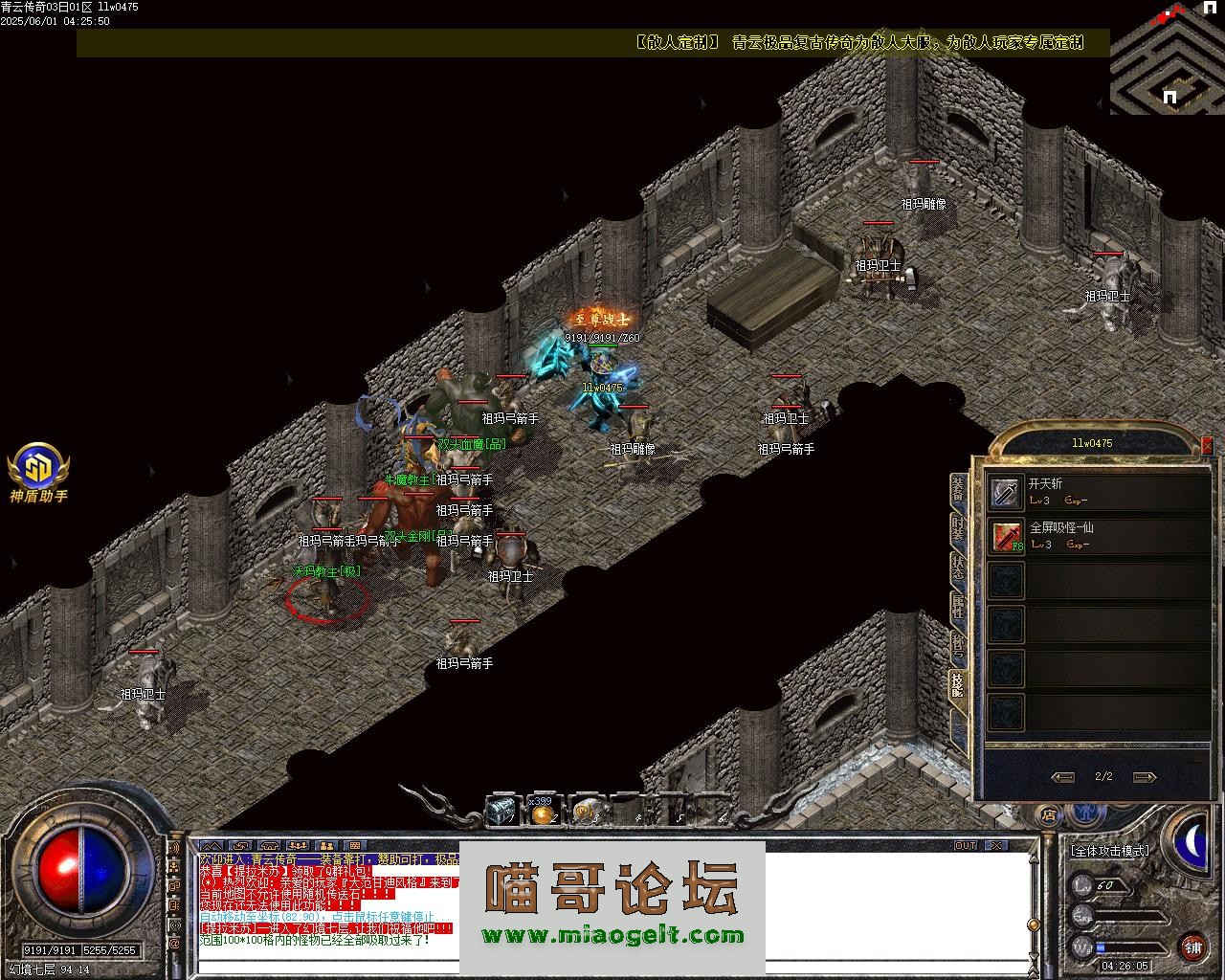Screen dimensions: 1225x980
Task: Select the 全屏吸怪一仙 skill
Action: coord(1006,536)
